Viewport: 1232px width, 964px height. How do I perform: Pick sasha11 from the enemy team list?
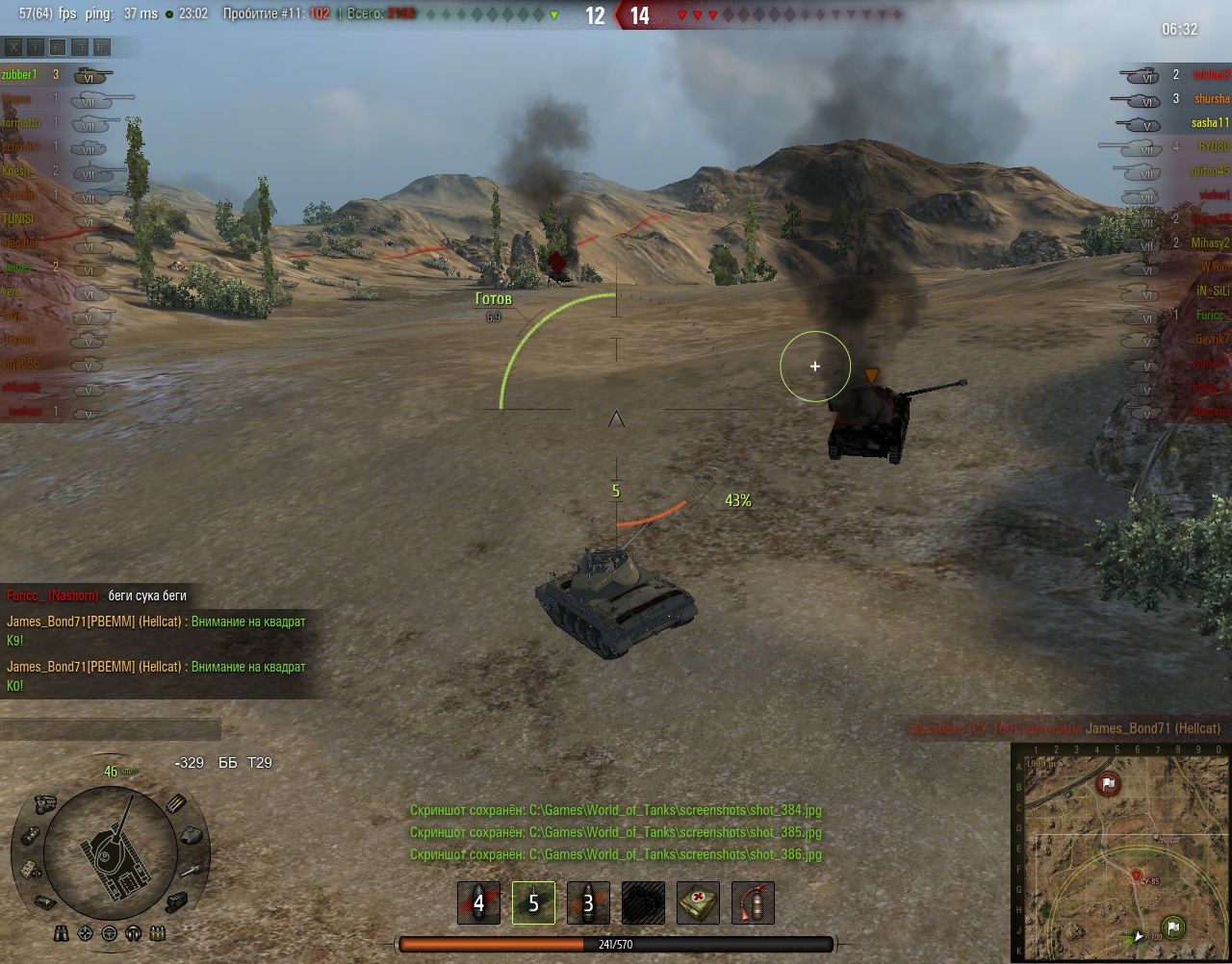pos(1209,122)
